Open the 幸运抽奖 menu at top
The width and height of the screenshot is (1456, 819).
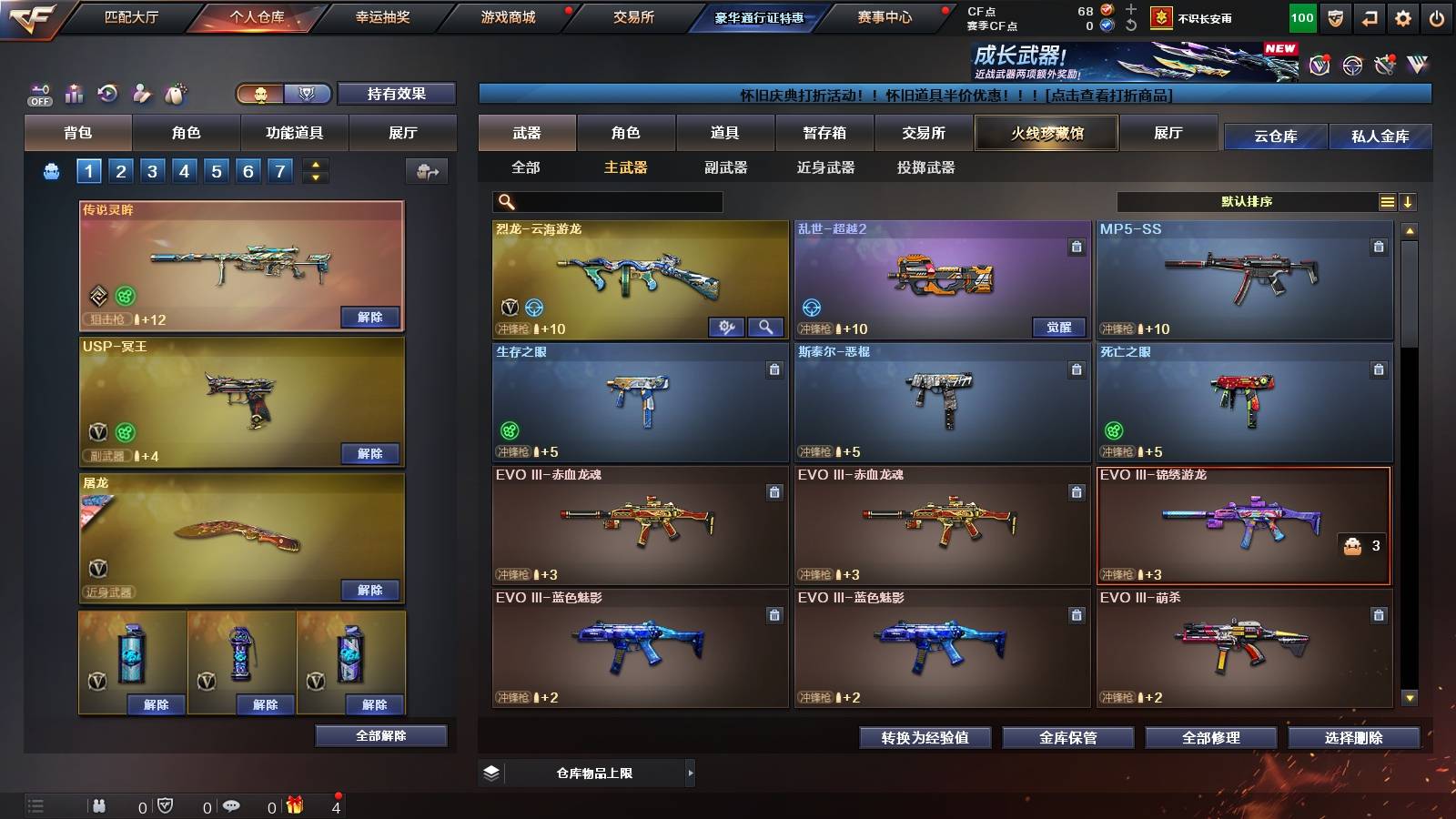pyautogui.click(x=381, y=16)
